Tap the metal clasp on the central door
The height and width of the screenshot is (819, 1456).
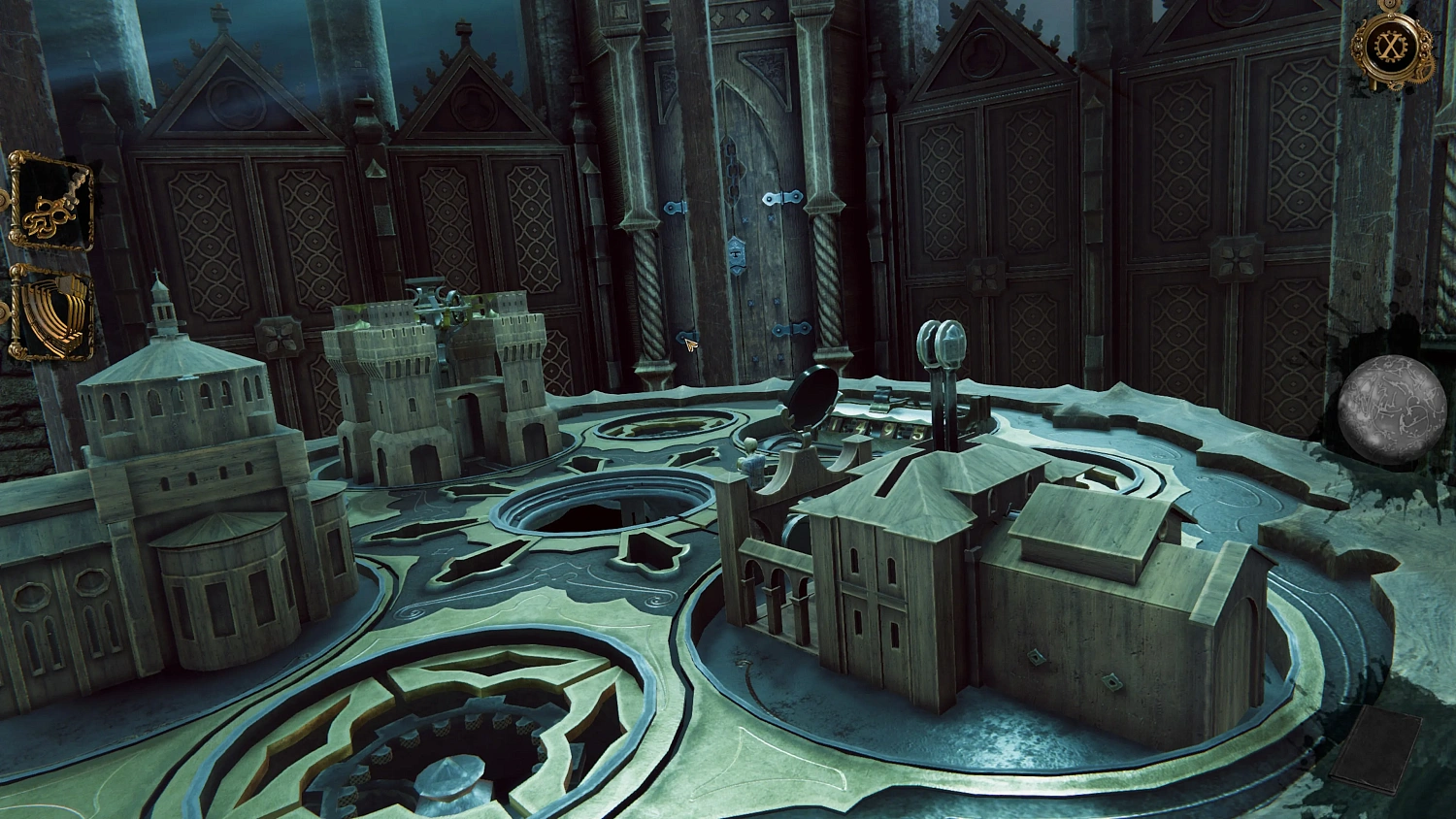(735, 254)
